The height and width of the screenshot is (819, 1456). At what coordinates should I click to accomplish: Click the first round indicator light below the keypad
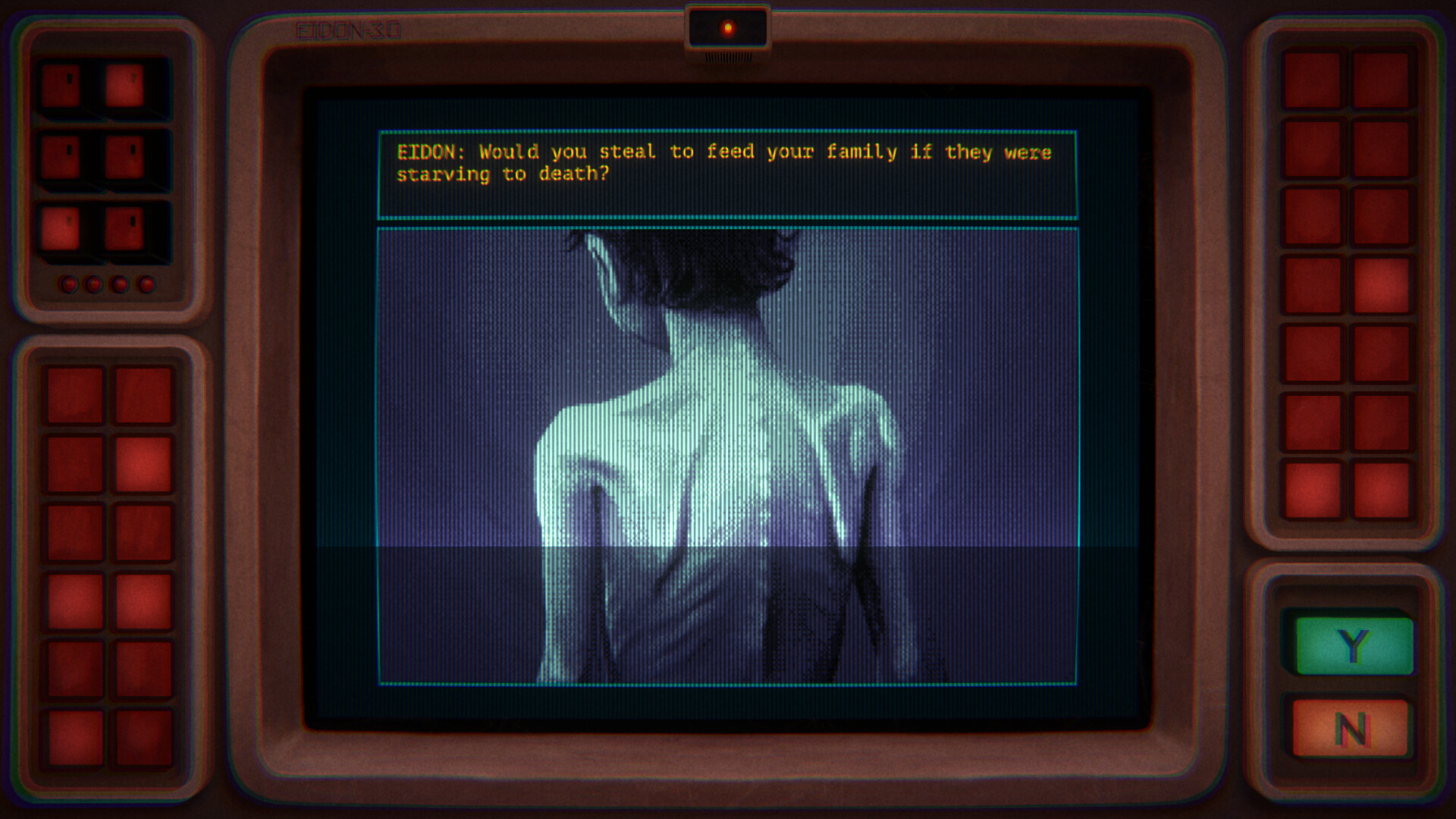69,285
